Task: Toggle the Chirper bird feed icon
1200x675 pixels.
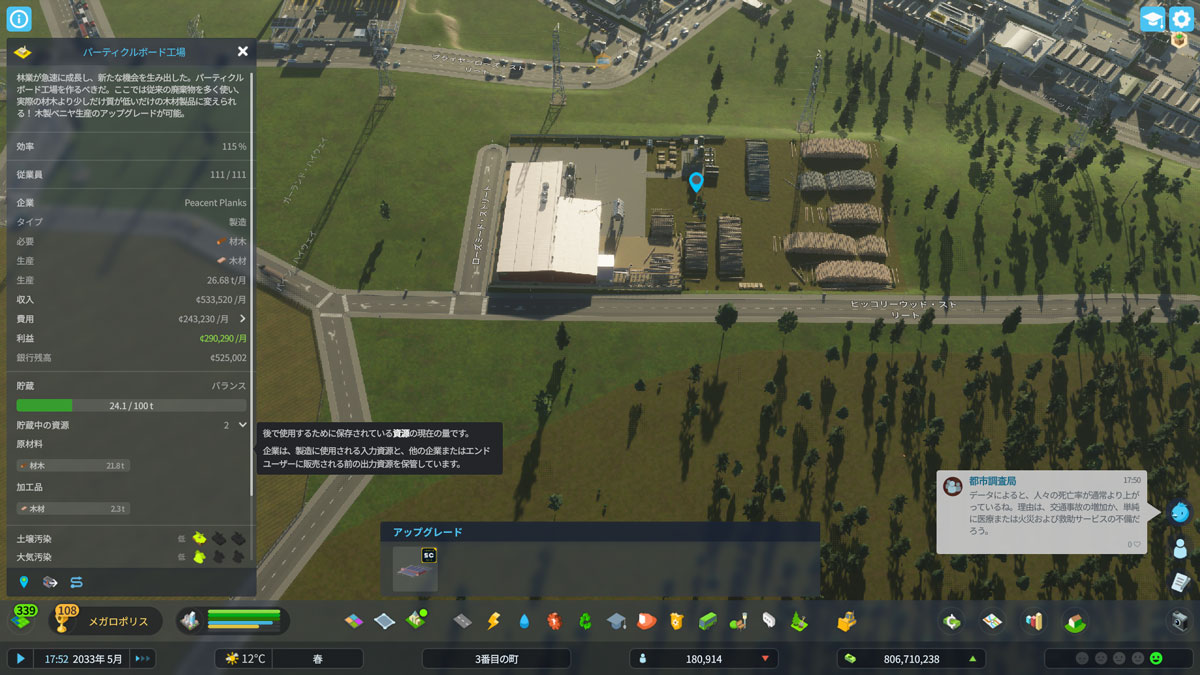Action: point(1180,512)
